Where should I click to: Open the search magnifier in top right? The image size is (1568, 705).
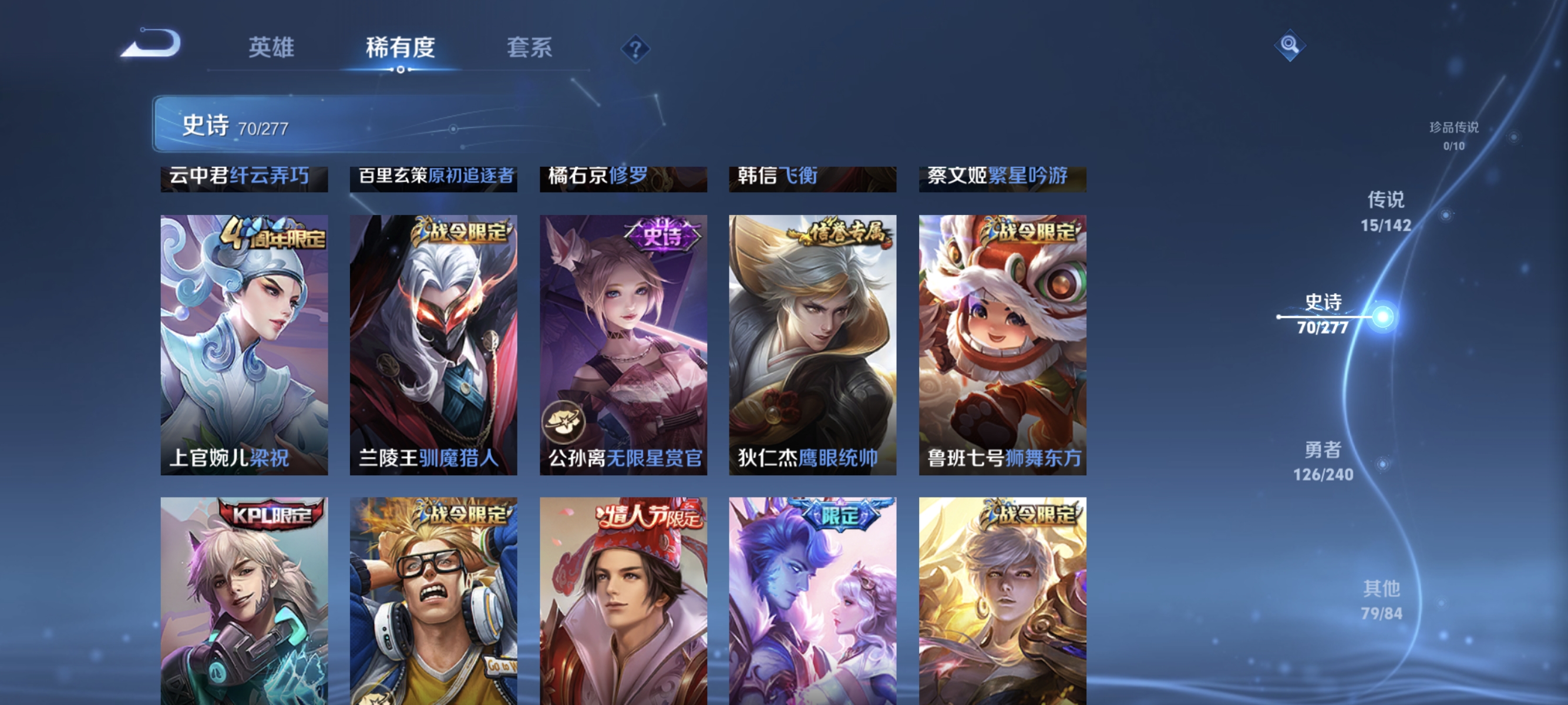pyautogui.click(x=1289, y=45)
